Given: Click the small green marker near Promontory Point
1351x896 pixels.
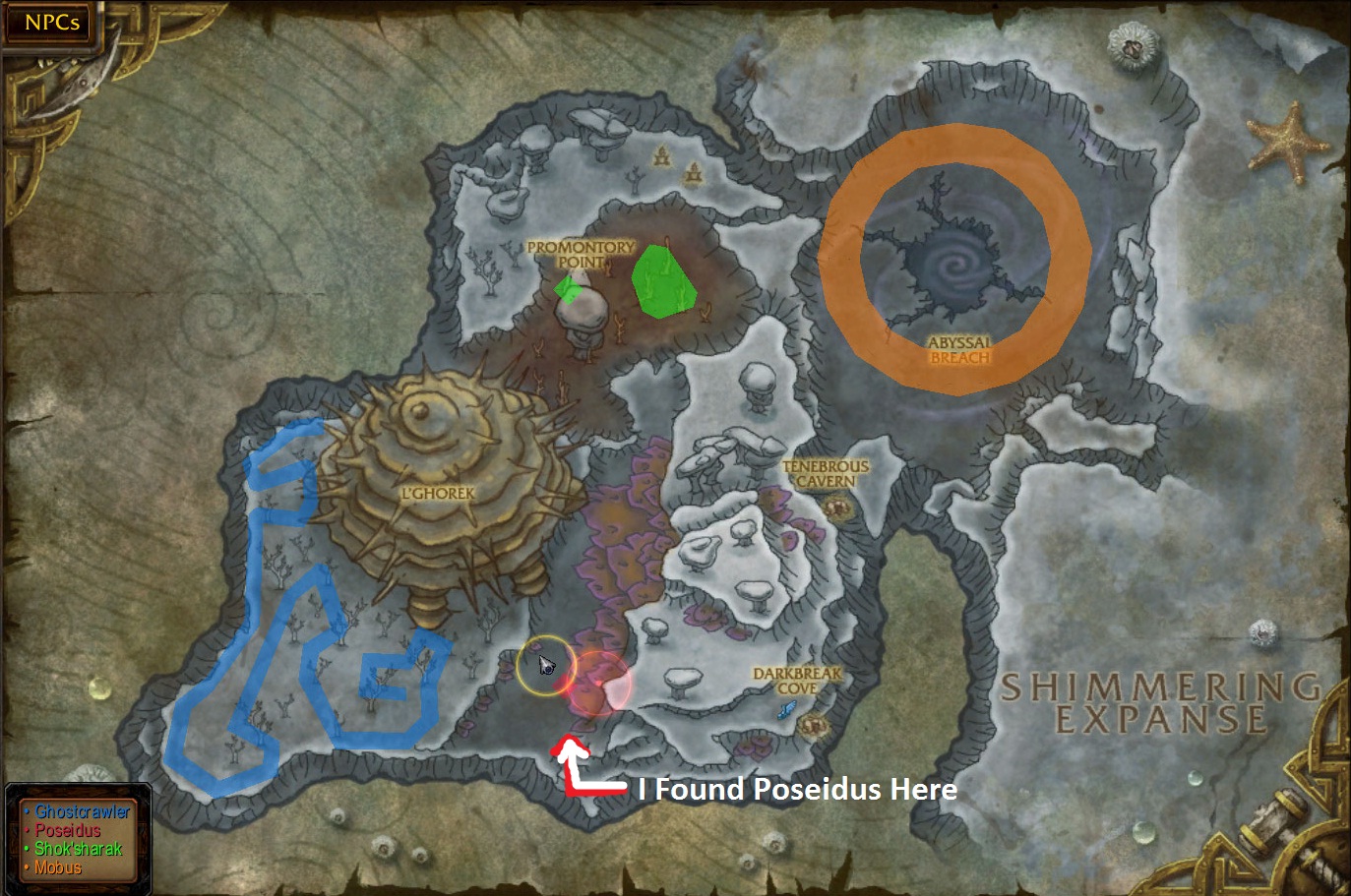Looking at the screenshot, I should click(570, 290).
